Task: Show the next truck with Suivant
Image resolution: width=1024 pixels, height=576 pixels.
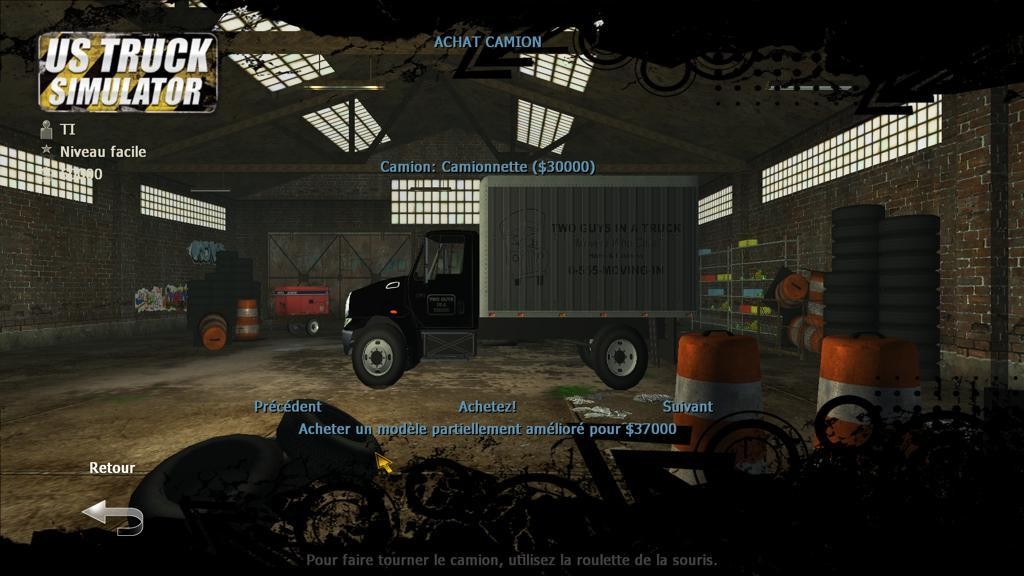Action: coord(688,407)
